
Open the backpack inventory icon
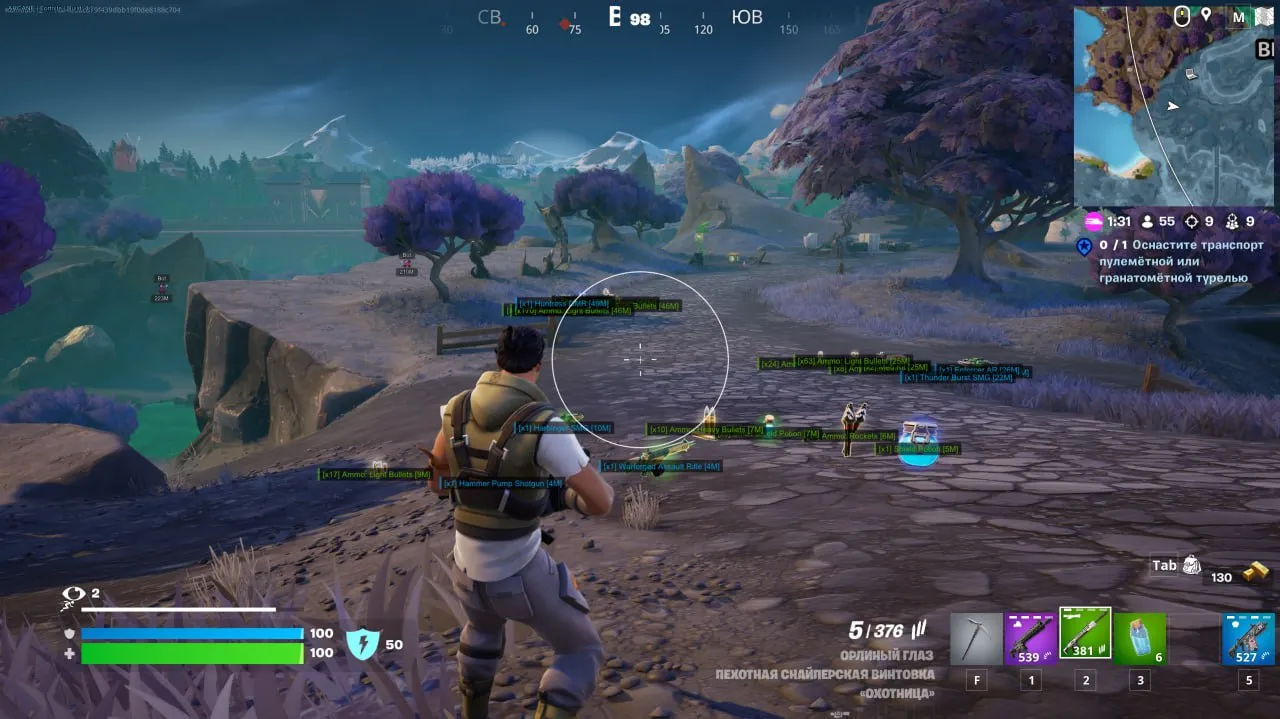click(x=1191, y=566)
